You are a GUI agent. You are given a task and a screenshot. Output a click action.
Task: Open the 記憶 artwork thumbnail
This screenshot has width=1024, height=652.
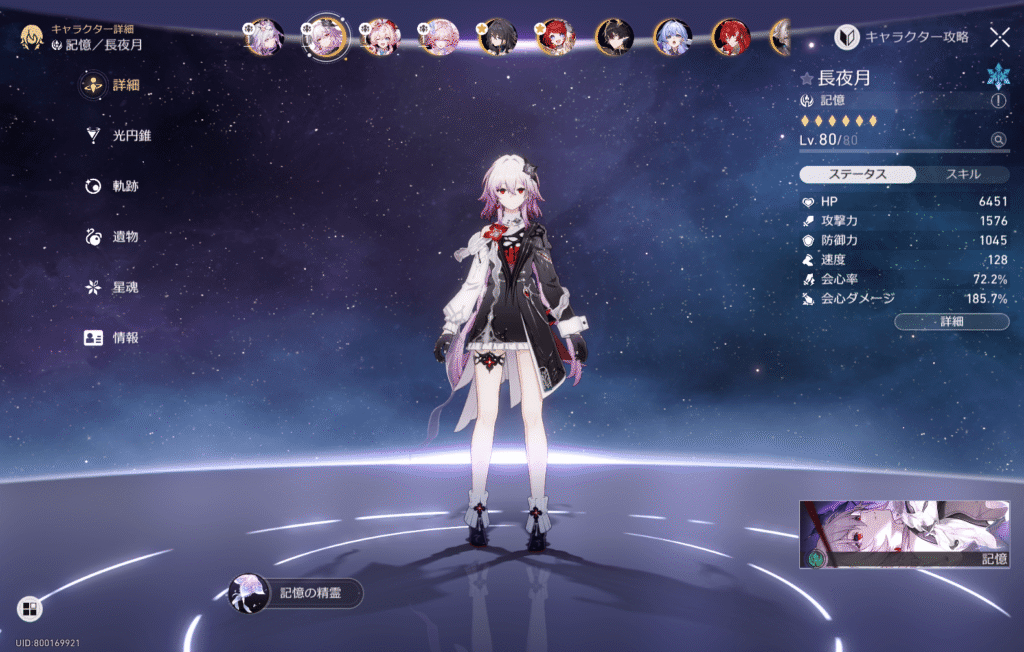904,534
